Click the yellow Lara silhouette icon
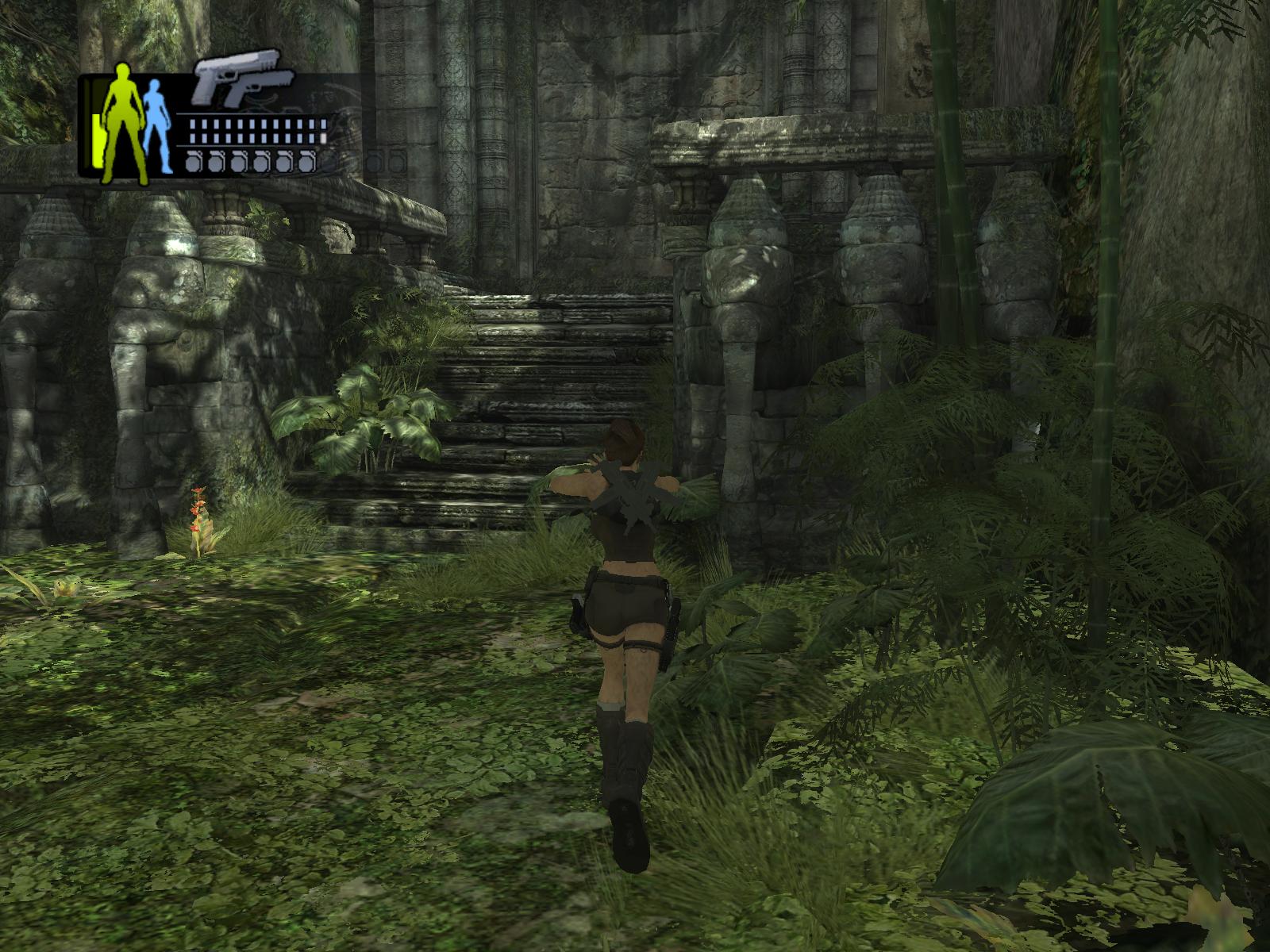Screen dimensions: 1270x952 pyautogui.click(x=124, y=123)
